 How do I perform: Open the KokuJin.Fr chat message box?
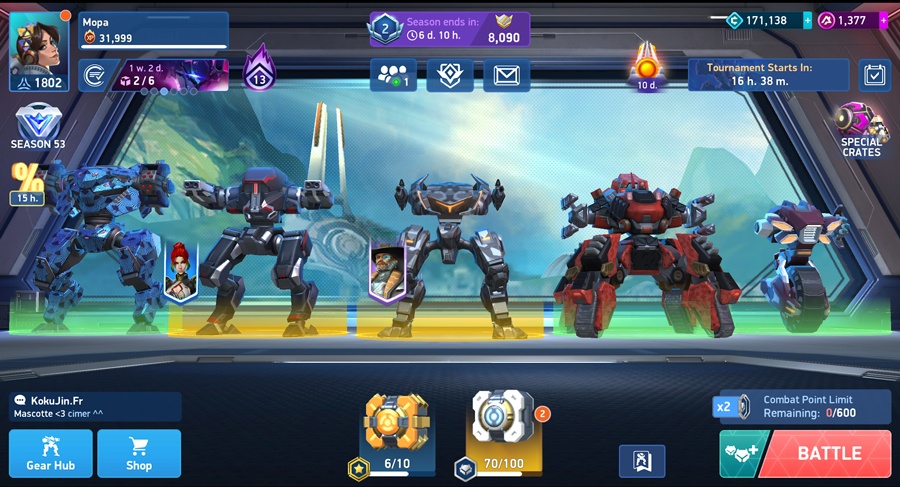pos(96,406)
